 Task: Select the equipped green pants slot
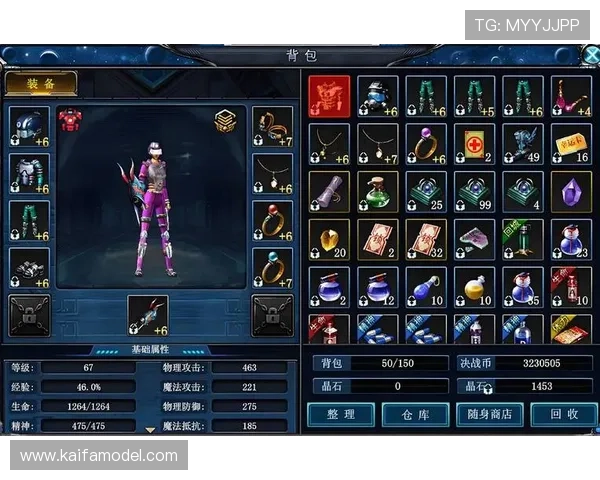29,221
